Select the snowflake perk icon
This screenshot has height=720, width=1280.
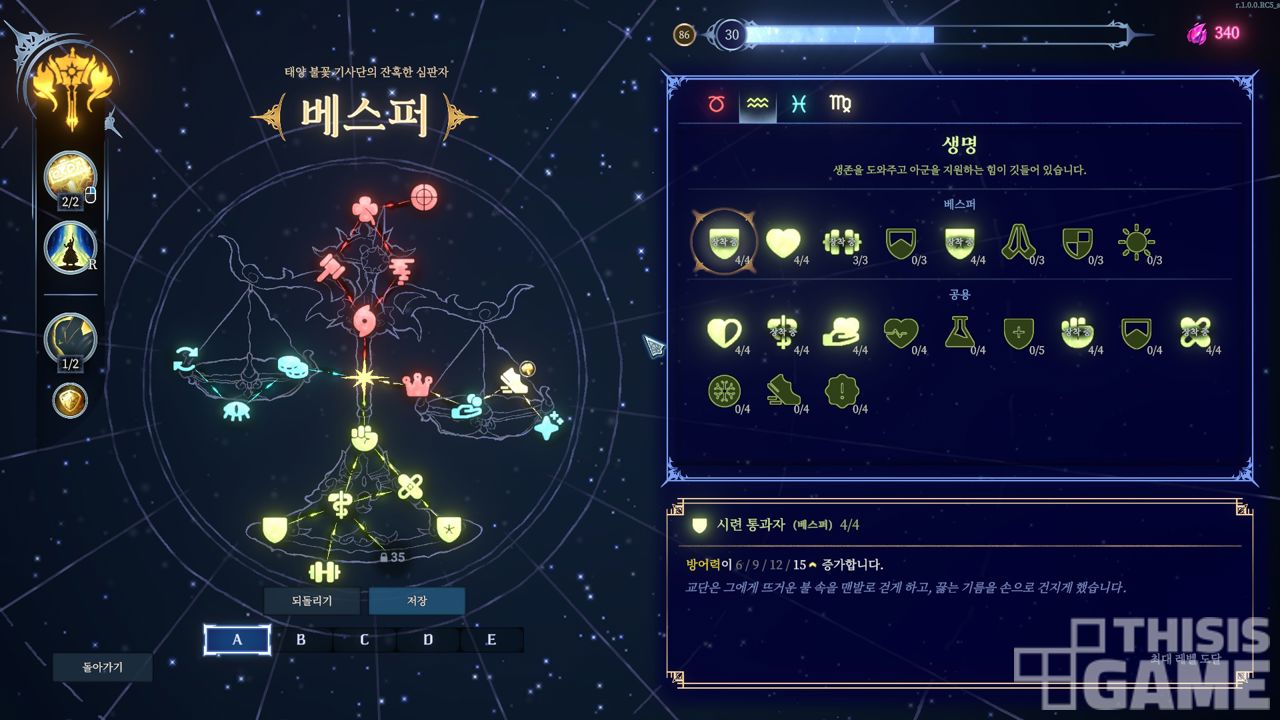tap(723, 390)
